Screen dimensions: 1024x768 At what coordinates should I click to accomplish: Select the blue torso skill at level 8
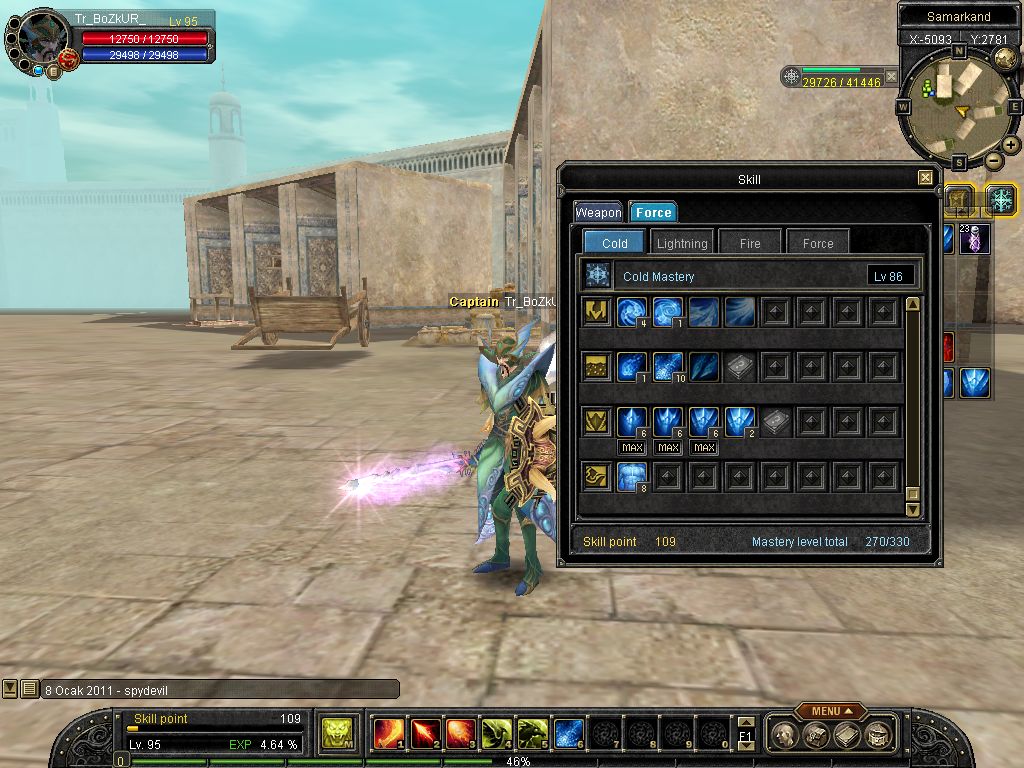click(632, 477)
